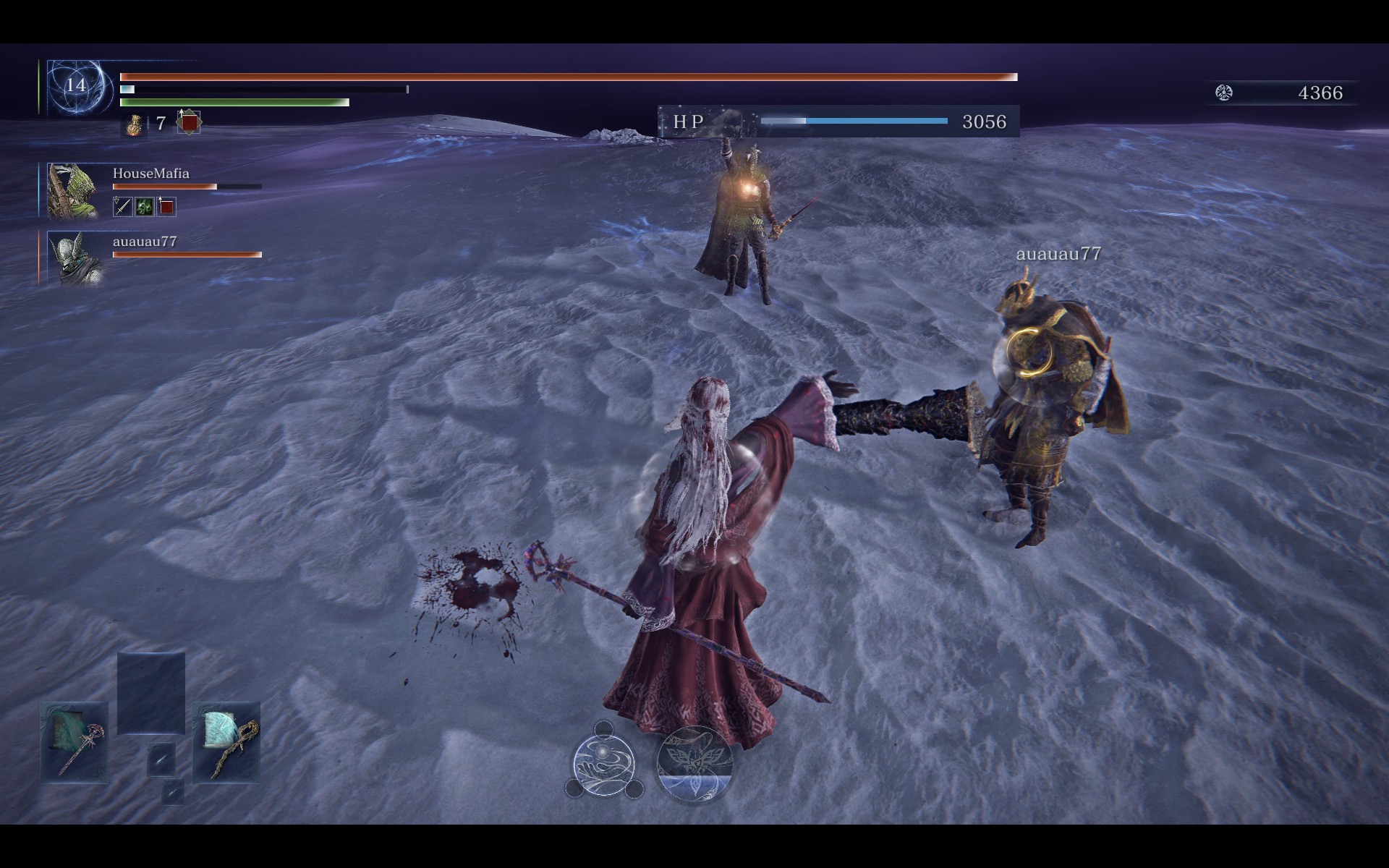Click the level 14 character emblem
This screenshot has width=1389, height=868.
point(76,86)
